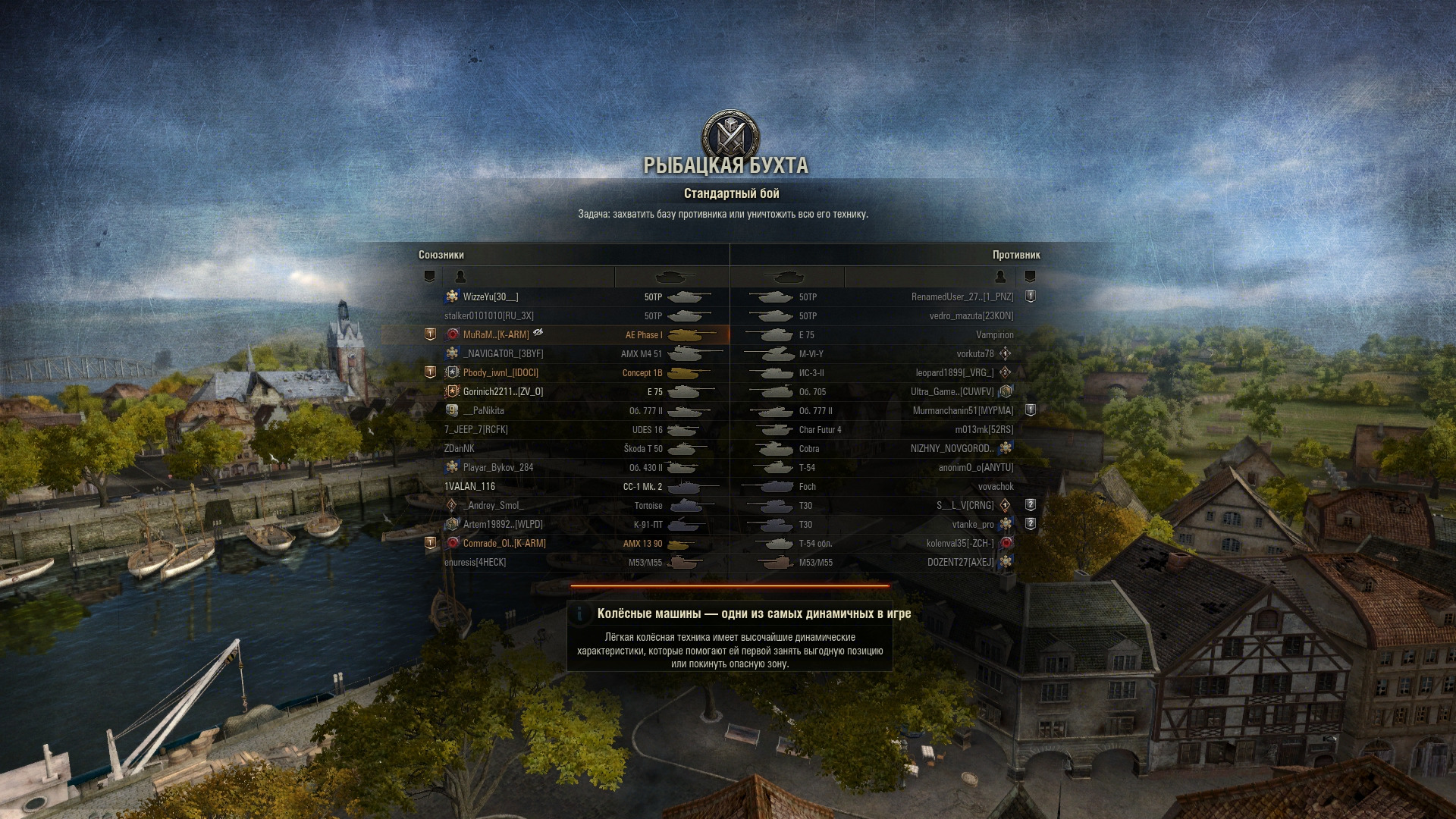Select player ZDanNK with Škoda T 50

coord(460,449)
